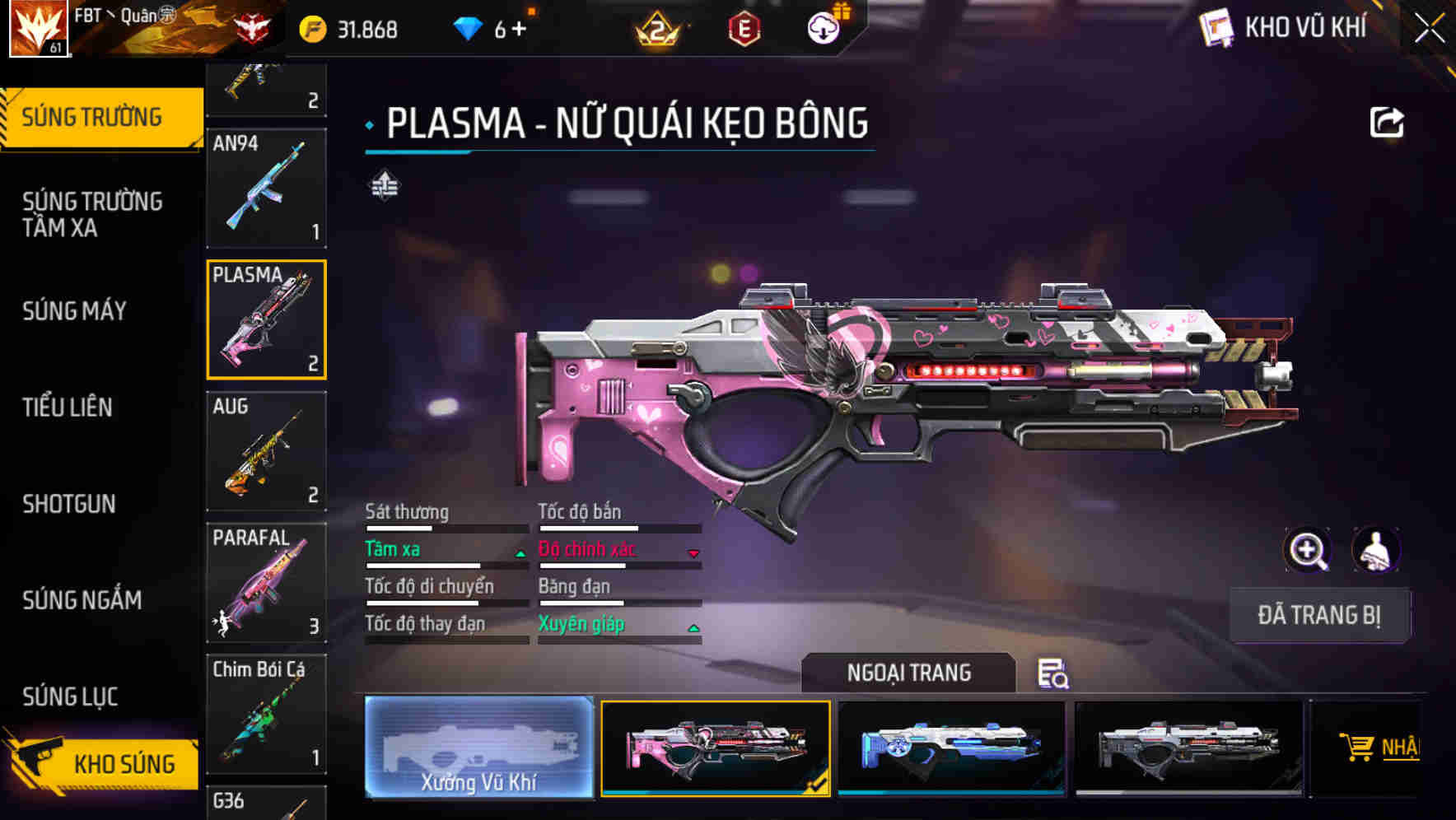Add diamonds using the plus button
This screenshot has width=1456, height=820.
pyautogui.click(x=519, y=30)
